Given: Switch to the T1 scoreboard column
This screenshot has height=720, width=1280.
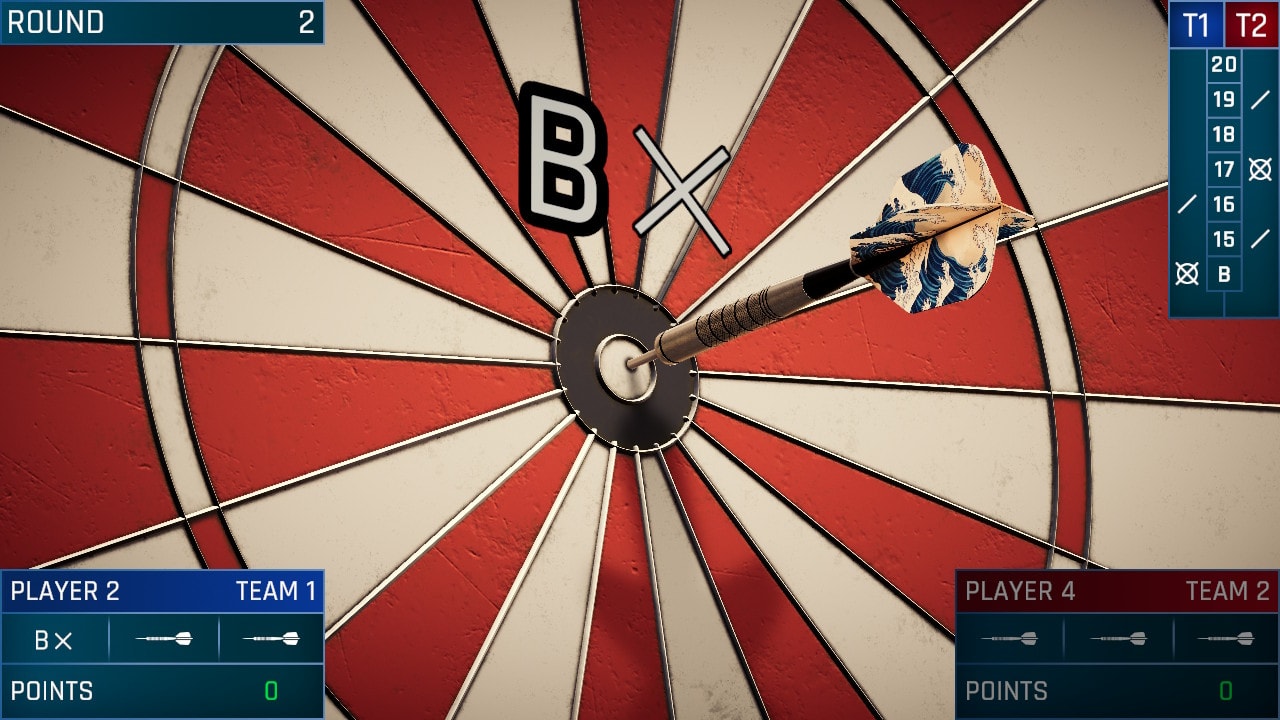Looking at the screenshot, I should click(x=1196, y=25).
